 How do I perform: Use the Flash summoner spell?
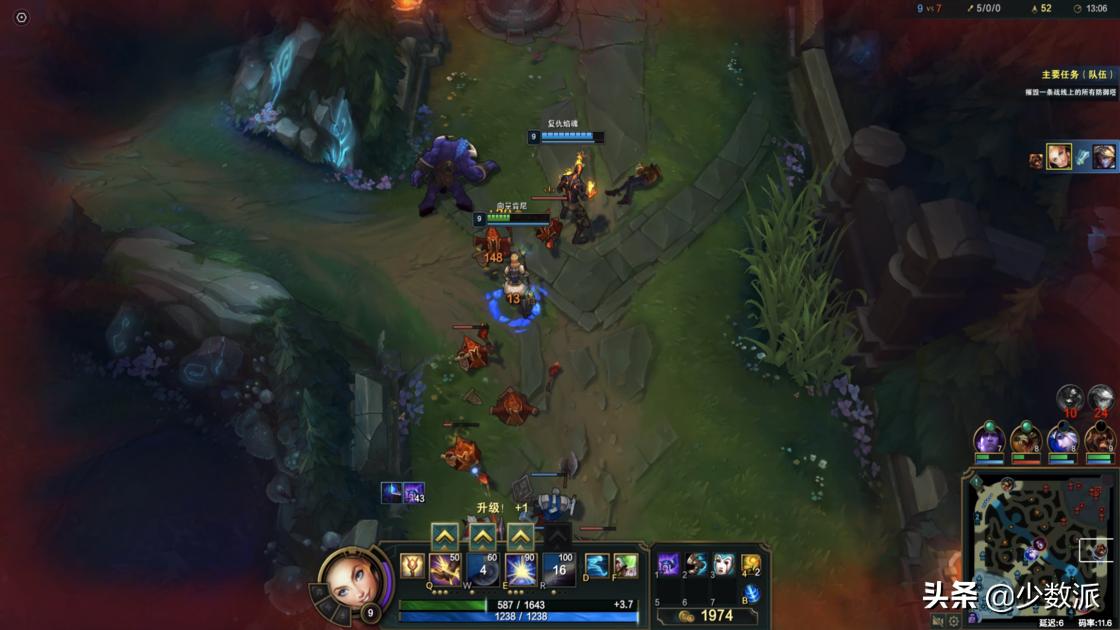pos(596,566)
